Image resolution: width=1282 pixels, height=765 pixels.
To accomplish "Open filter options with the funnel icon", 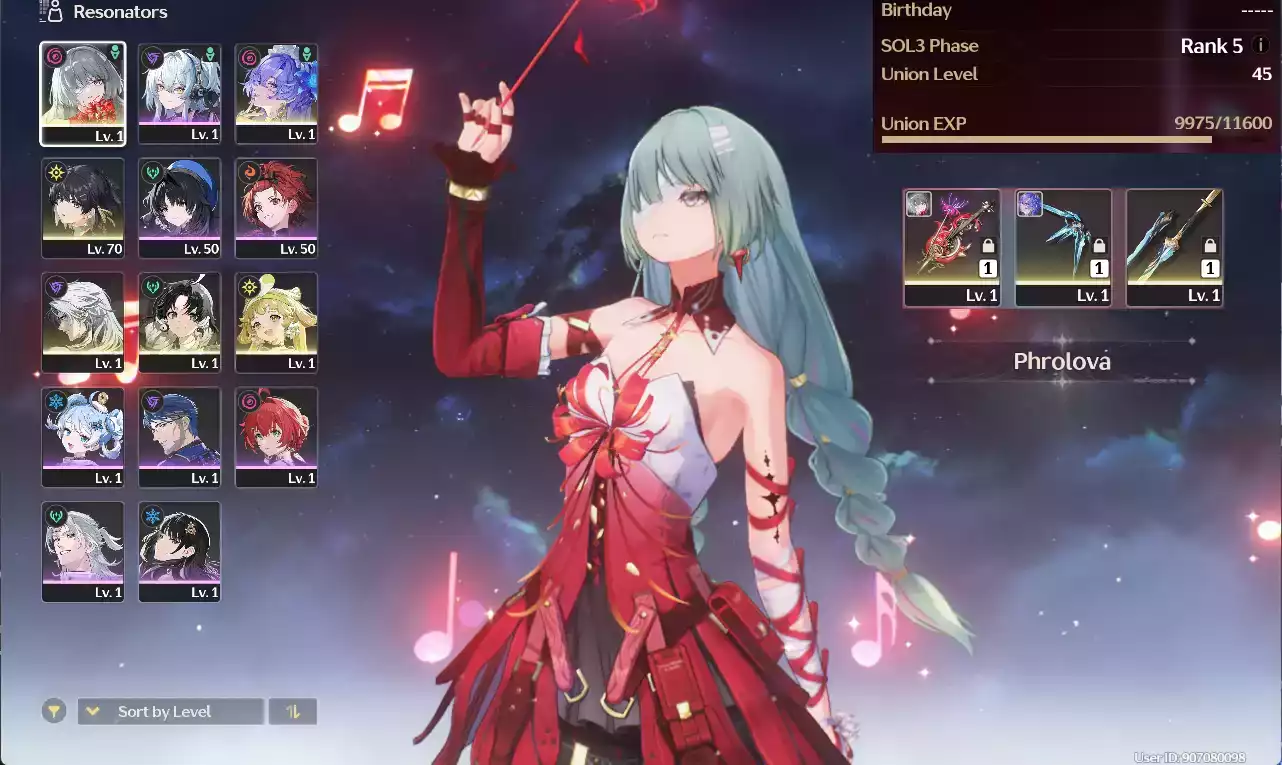I will point(53,710).
